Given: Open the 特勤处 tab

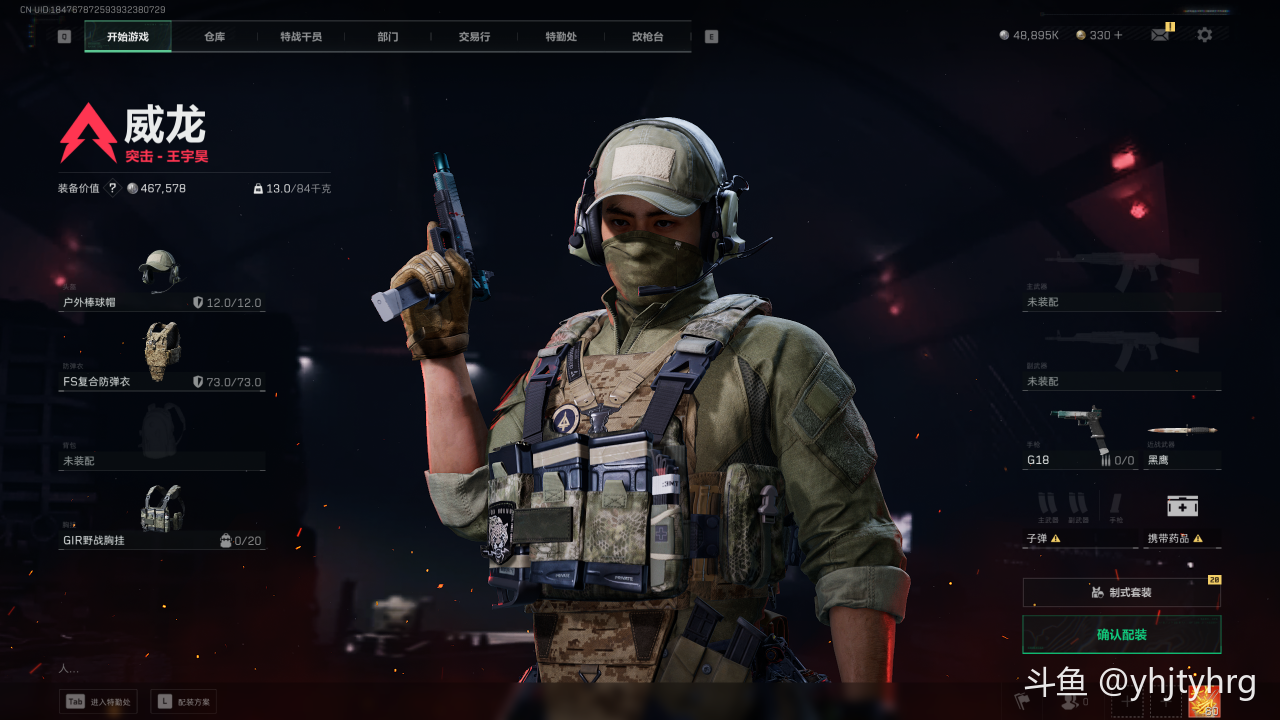Looking at the screenshot, I should click(x=561, y=37).
